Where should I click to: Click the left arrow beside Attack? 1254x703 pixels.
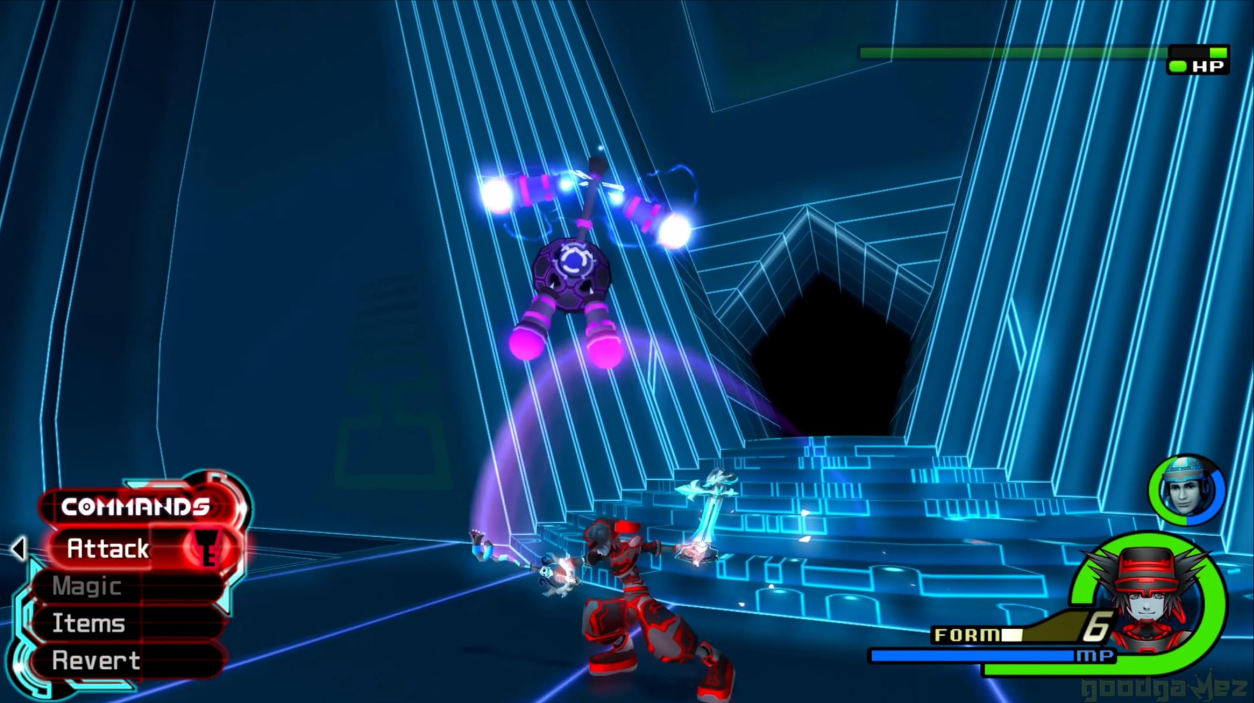tap(18, 548)
